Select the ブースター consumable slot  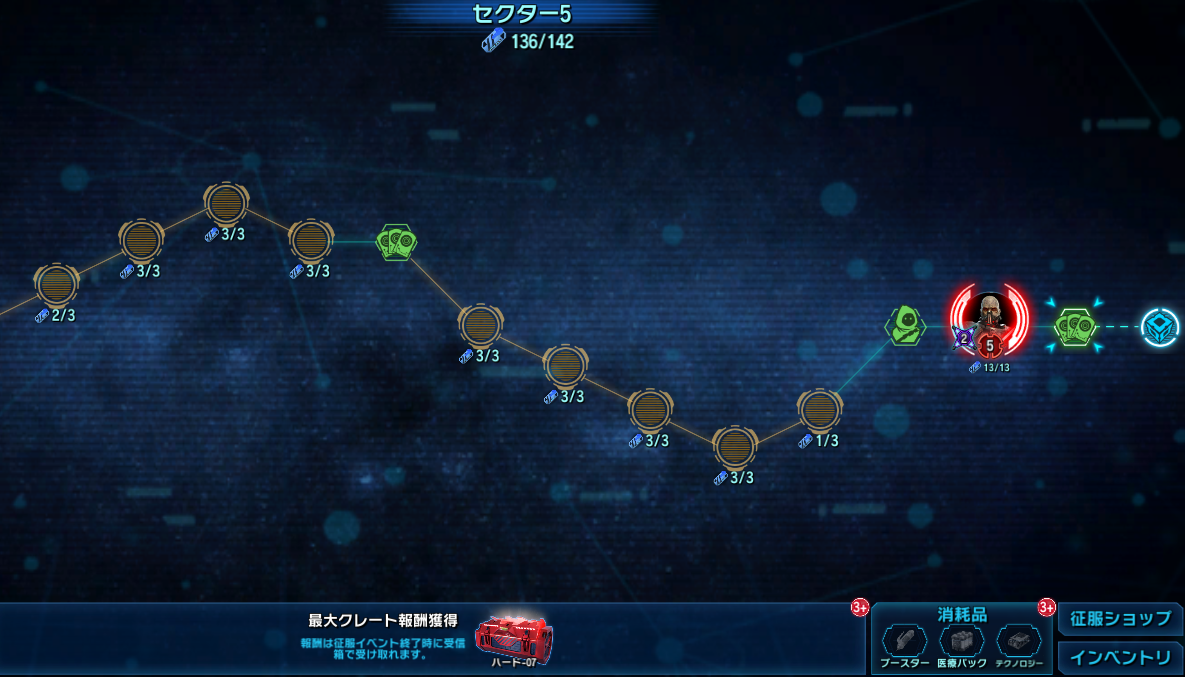click(x=904, y=641)
